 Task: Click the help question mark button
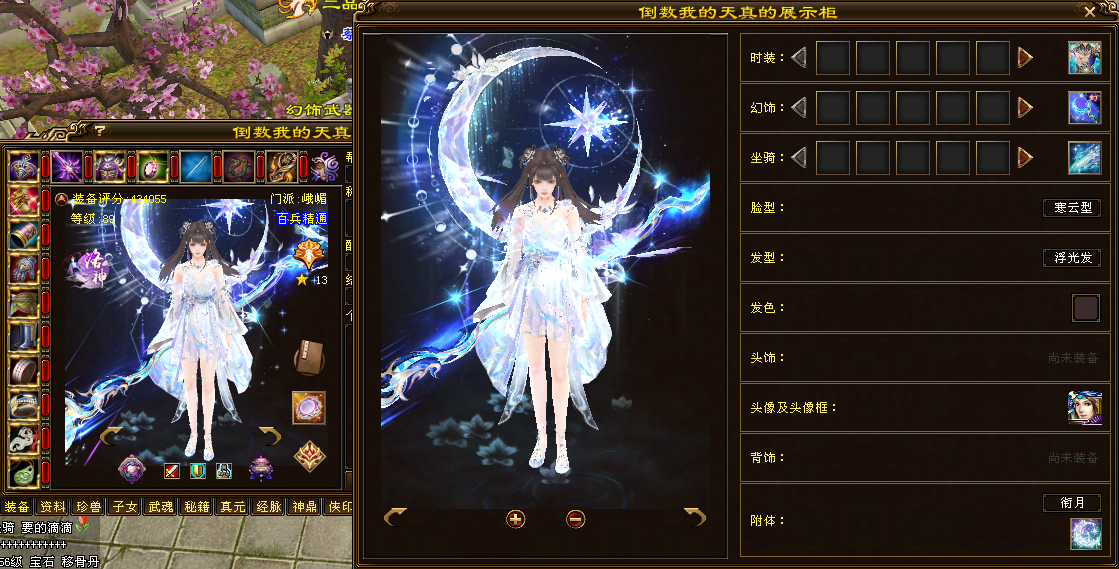[100, 132]
